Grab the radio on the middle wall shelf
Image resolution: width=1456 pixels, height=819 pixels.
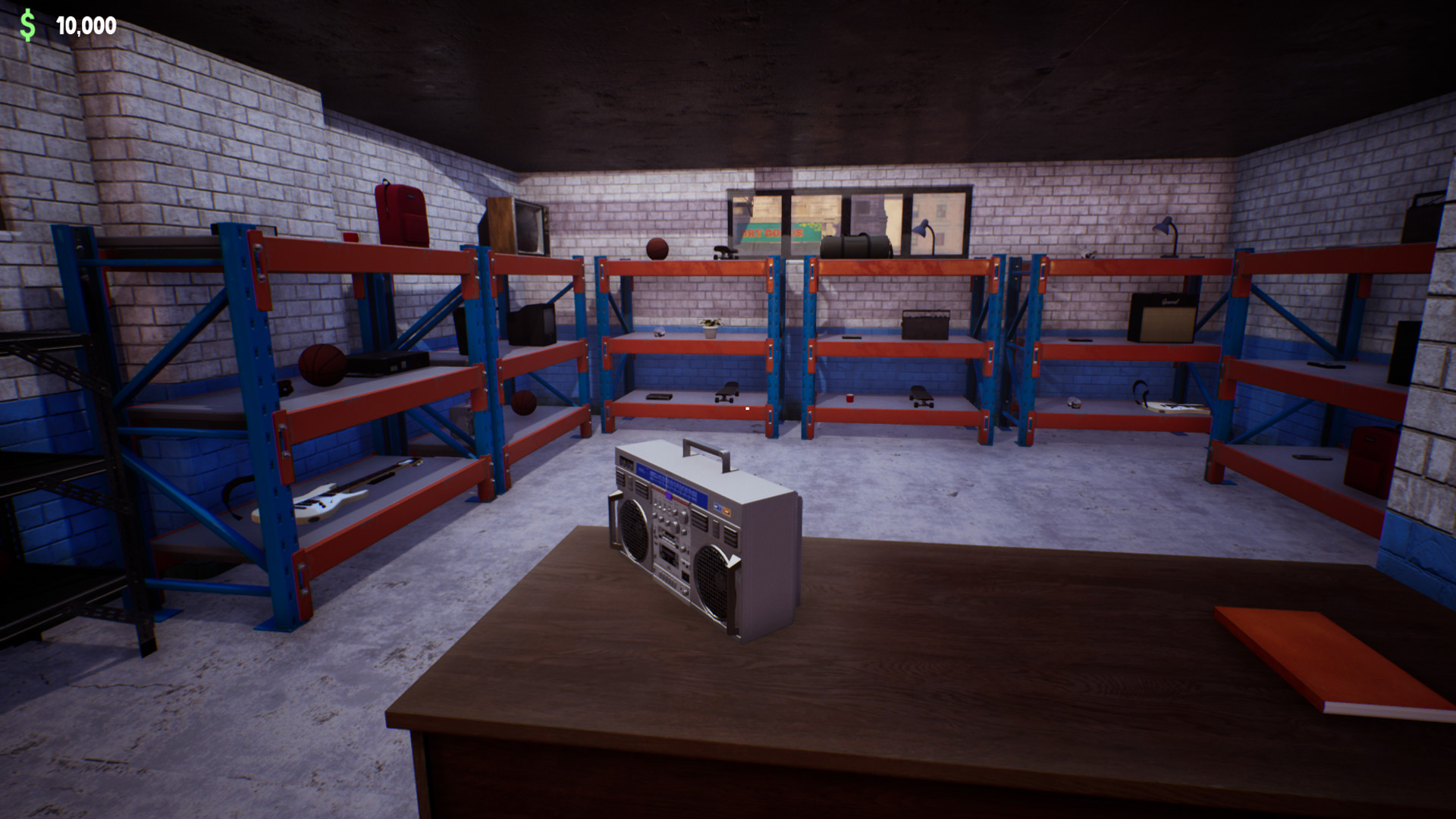click(x=925, y=325)
